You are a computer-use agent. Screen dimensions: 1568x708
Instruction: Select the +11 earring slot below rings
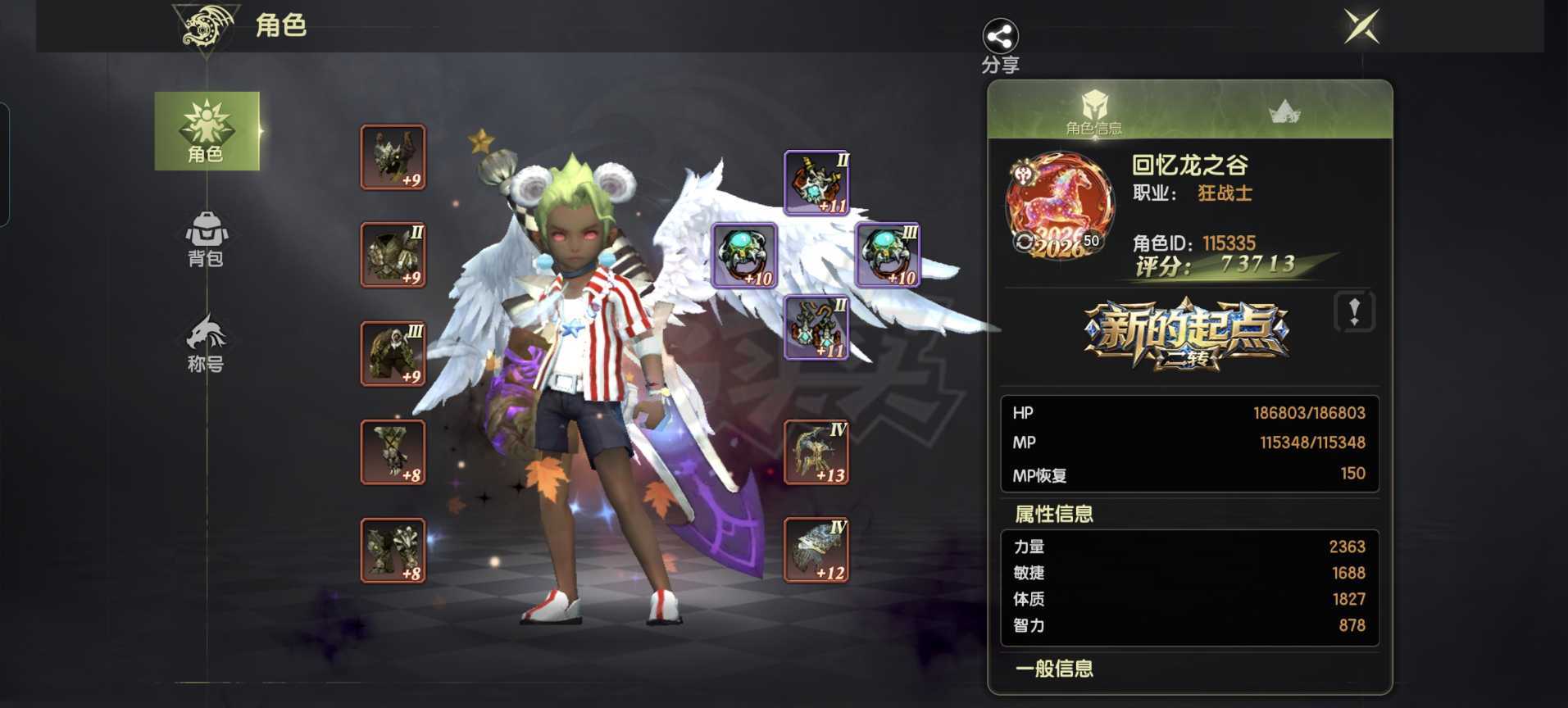tap(816, 328)
